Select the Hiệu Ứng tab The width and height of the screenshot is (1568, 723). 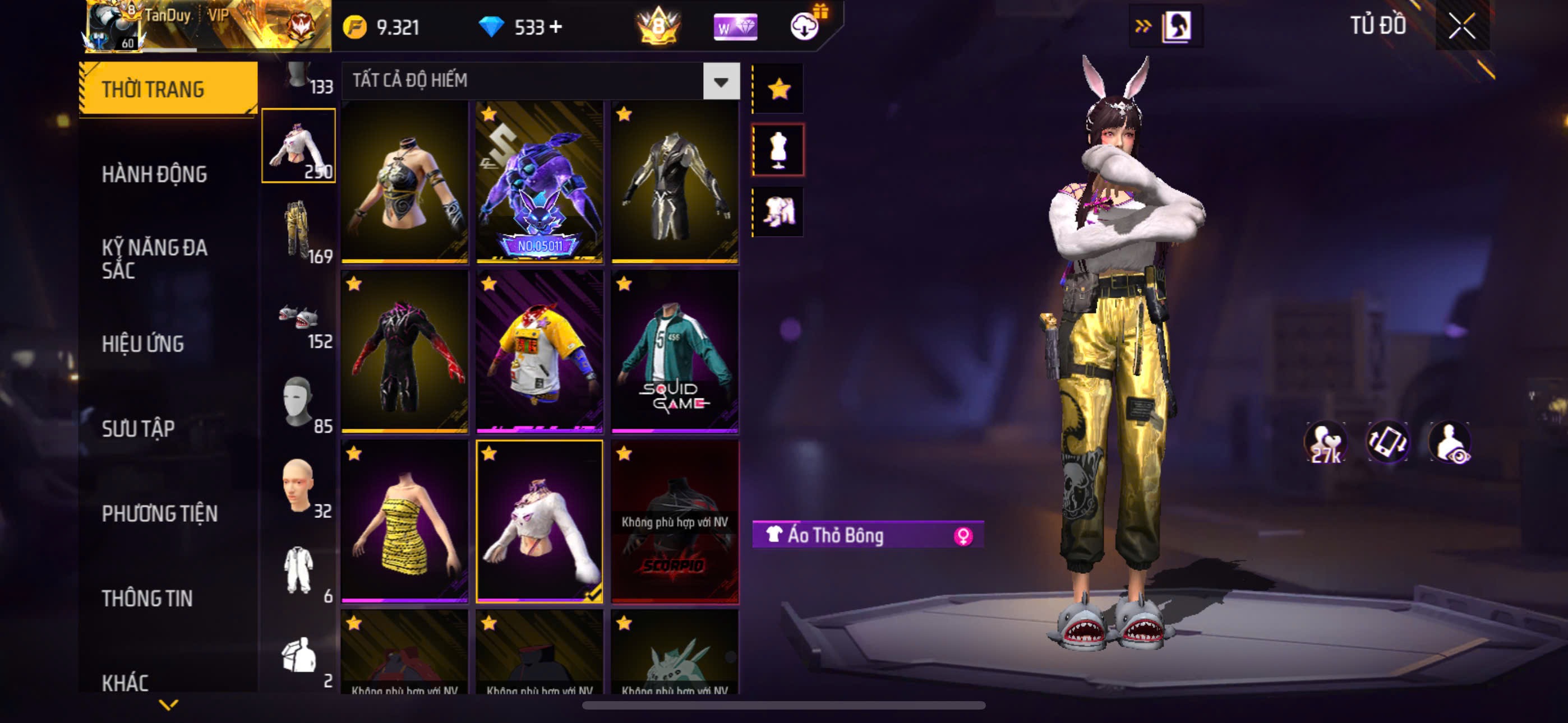(142, 345)
